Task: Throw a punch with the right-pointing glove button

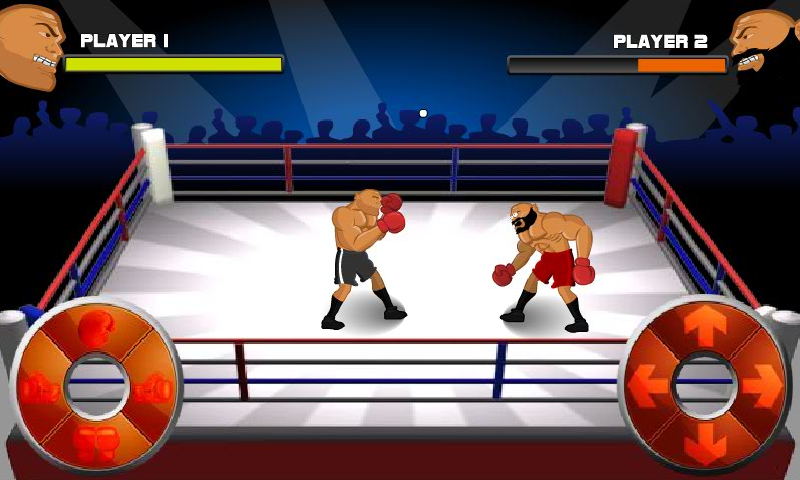Action: (155, 387)
